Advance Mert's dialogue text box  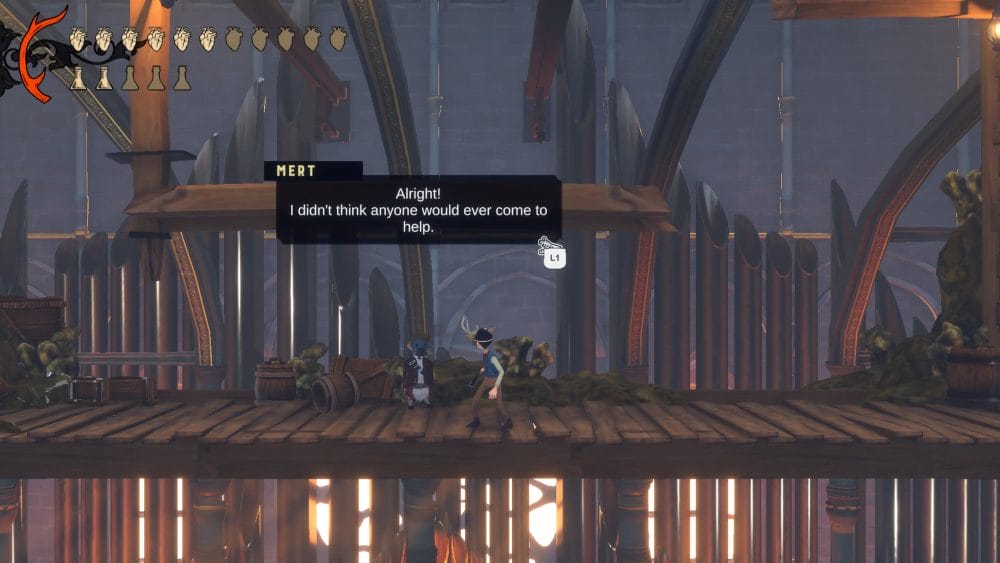[x=418, y=209]
